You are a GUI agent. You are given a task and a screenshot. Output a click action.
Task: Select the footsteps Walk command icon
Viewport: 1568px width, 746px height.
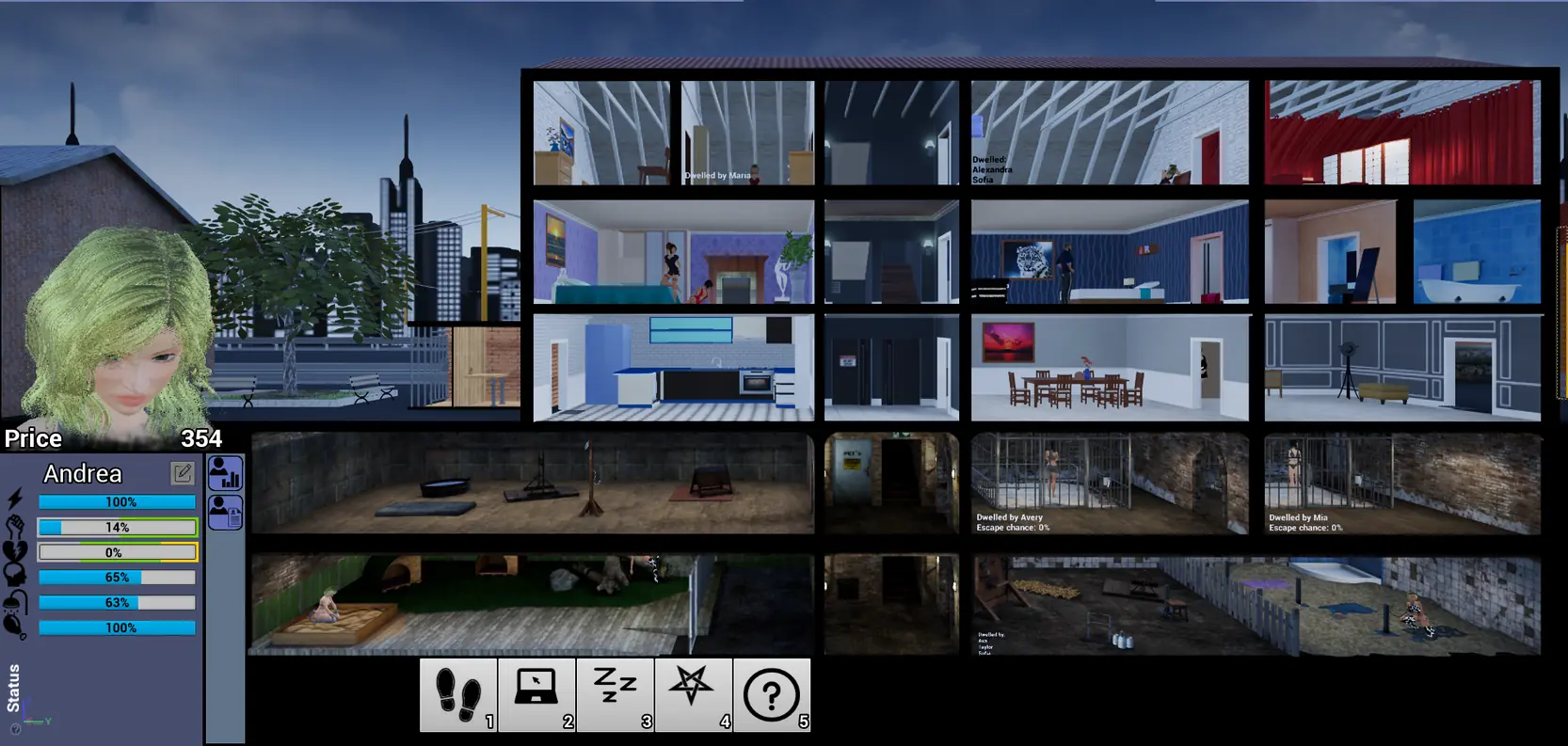pyautogui.click(x=458, y=694)
